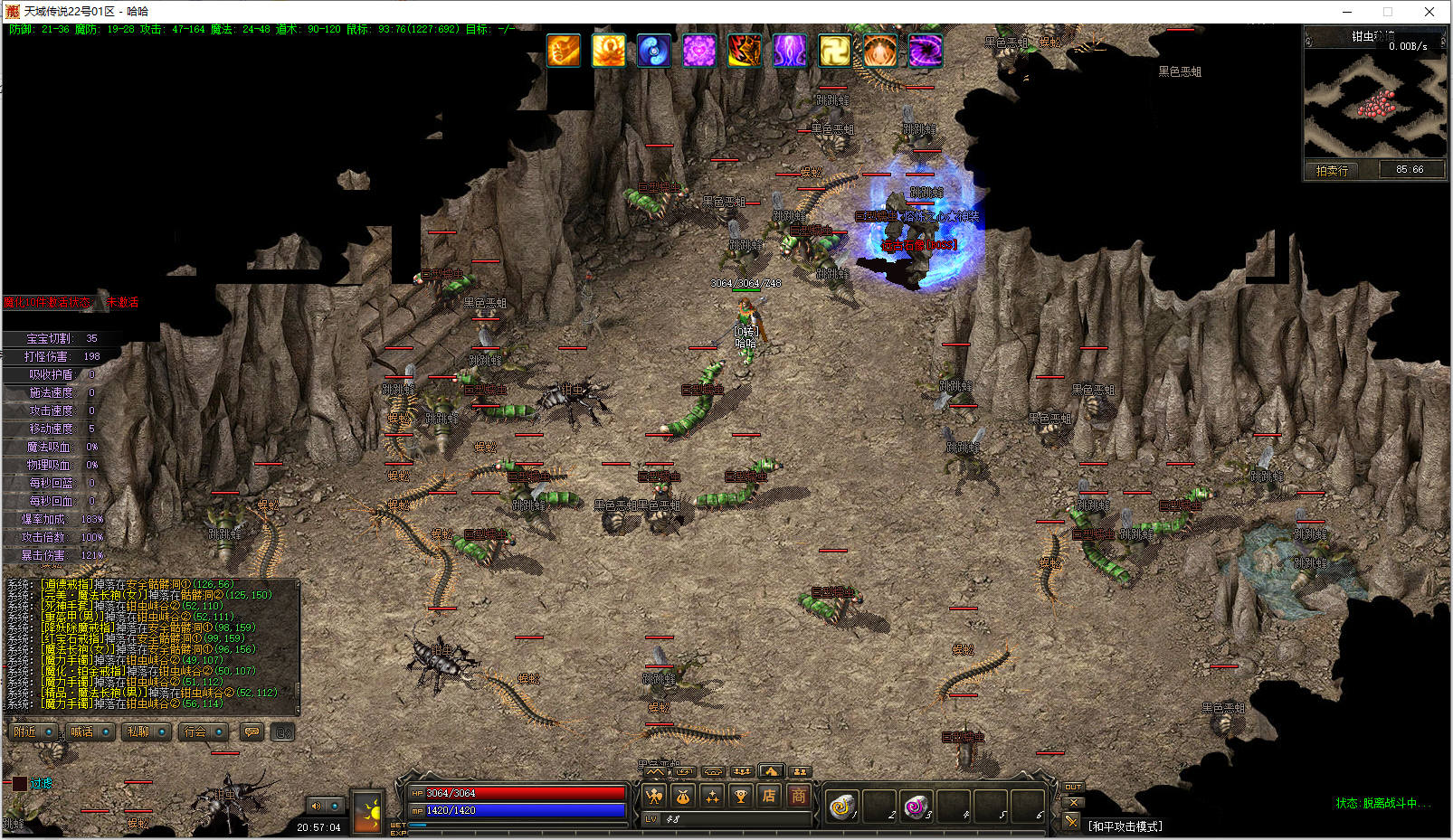Use the pink spiral scroll in slot 3
Viewport: 1453px width, 840px height.
pyautogui.click(x=916, y=804)
